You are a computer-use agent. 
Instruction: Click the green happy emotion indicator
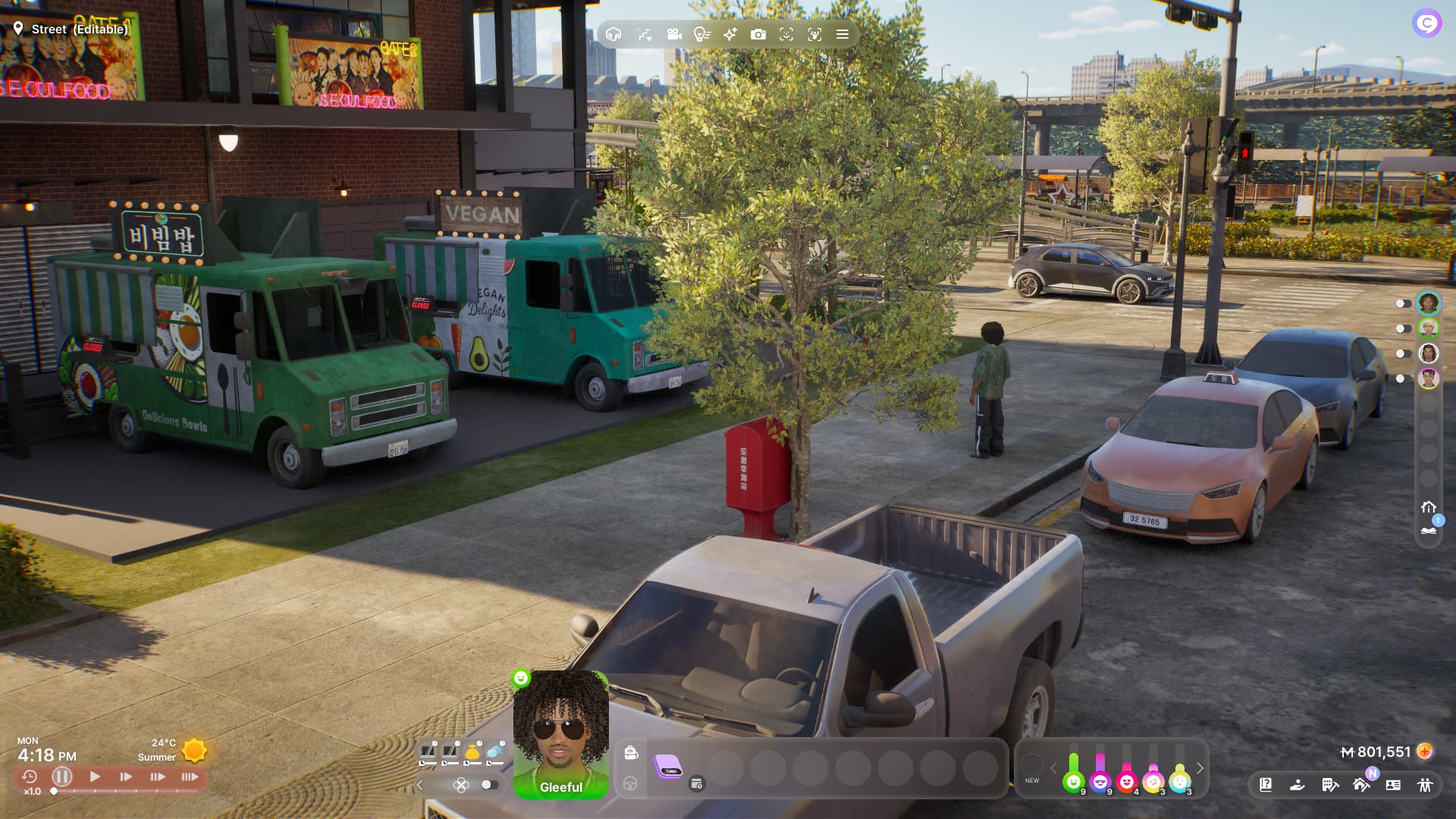[x=1073, y=781]
